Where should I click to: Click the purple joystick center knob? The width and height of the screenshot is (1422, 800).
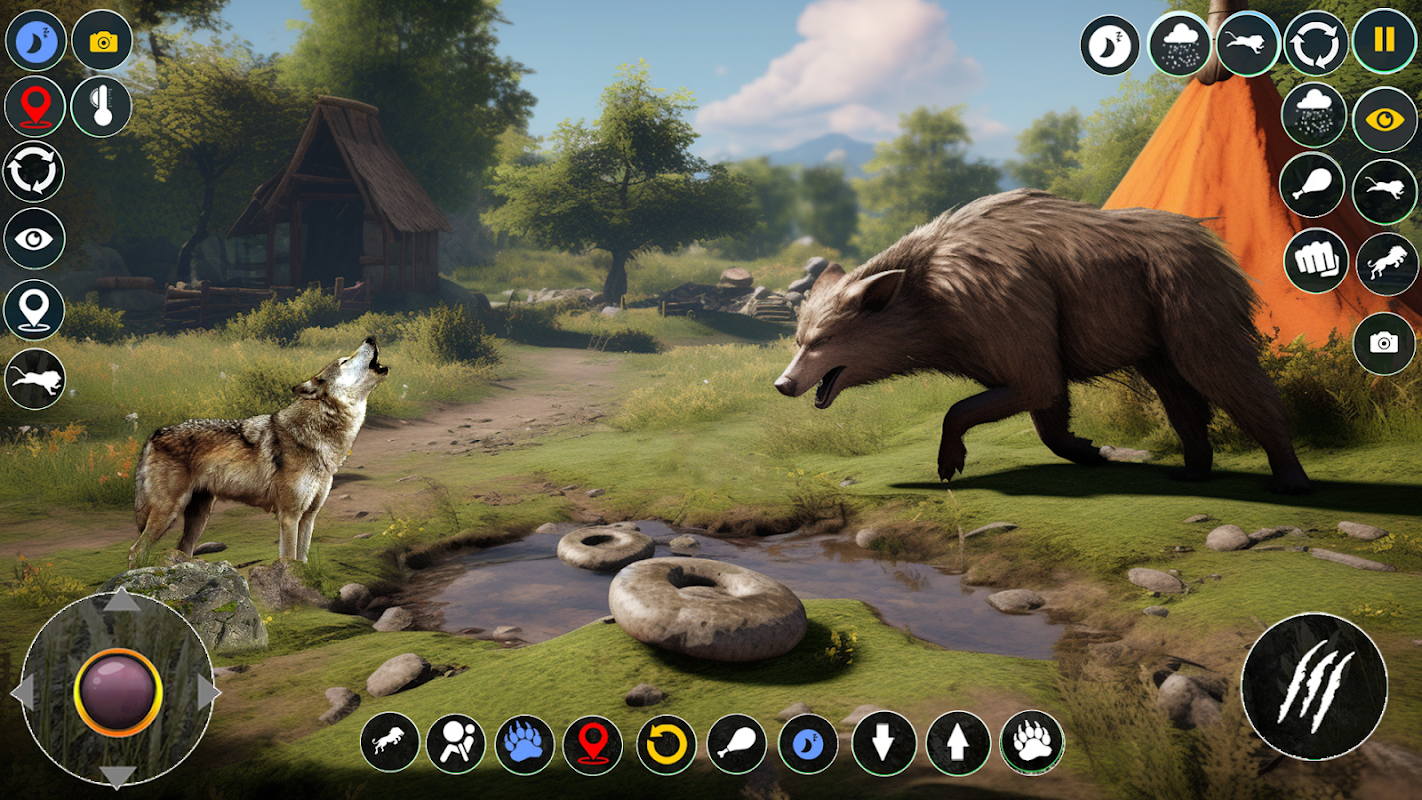coord(118,692)
